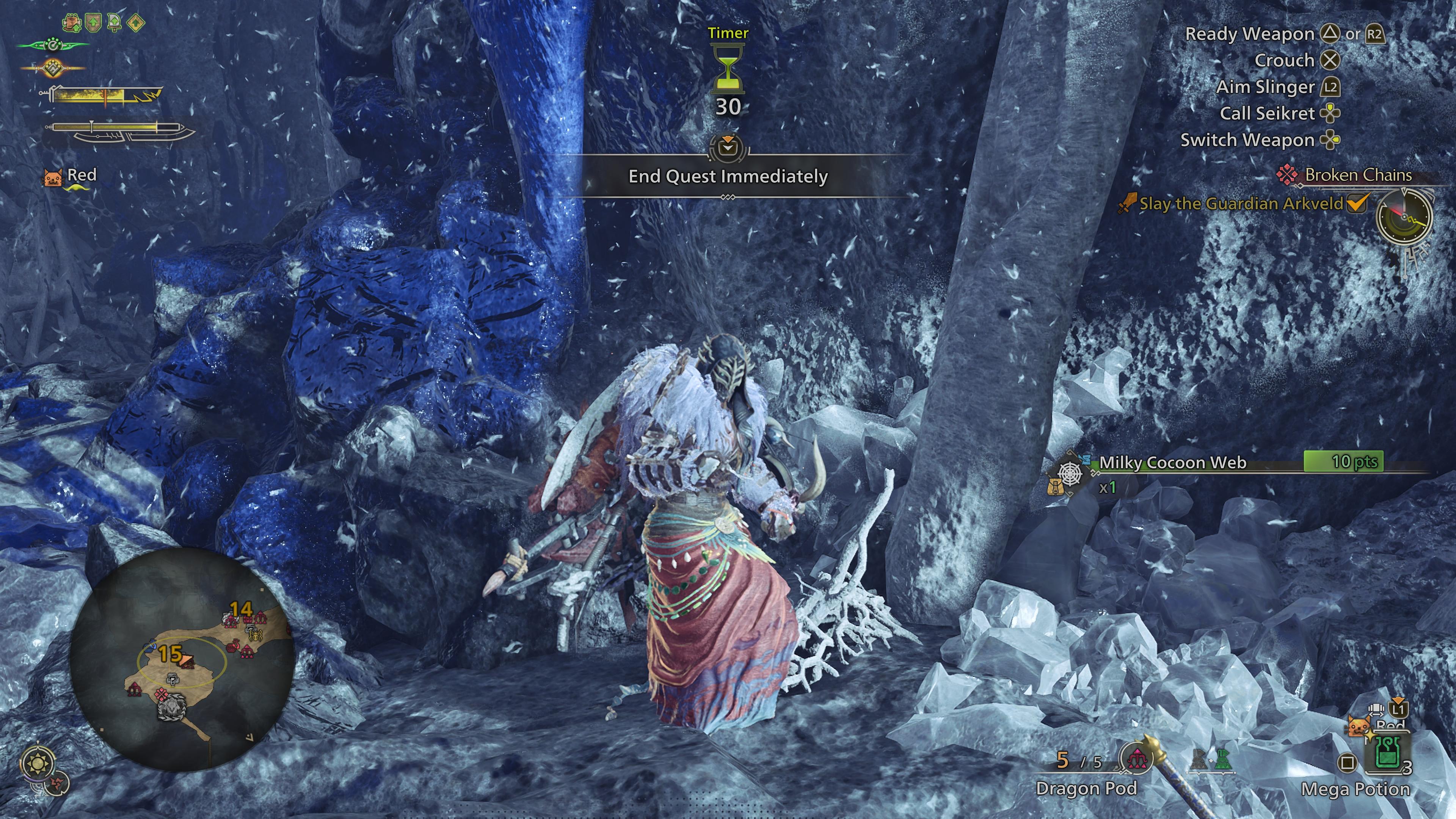View the Milky Cocoon Web pickup notification
Screen dimensions: 1456x819
[1173, 462]
